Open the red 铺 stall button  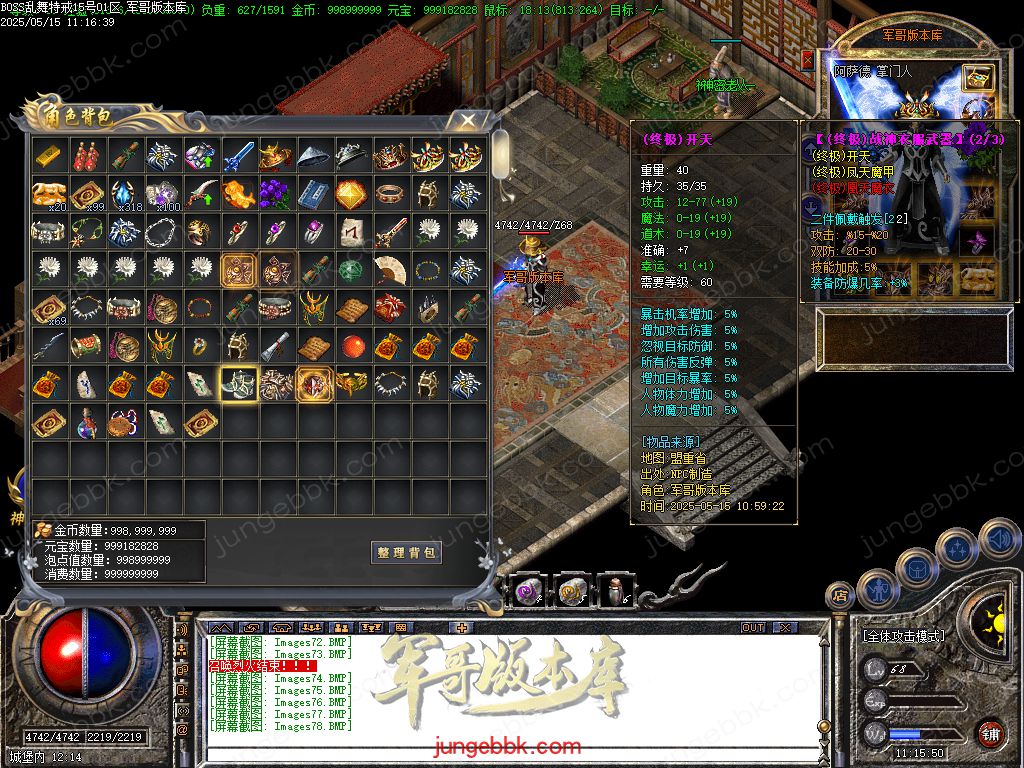pos(990,733)
